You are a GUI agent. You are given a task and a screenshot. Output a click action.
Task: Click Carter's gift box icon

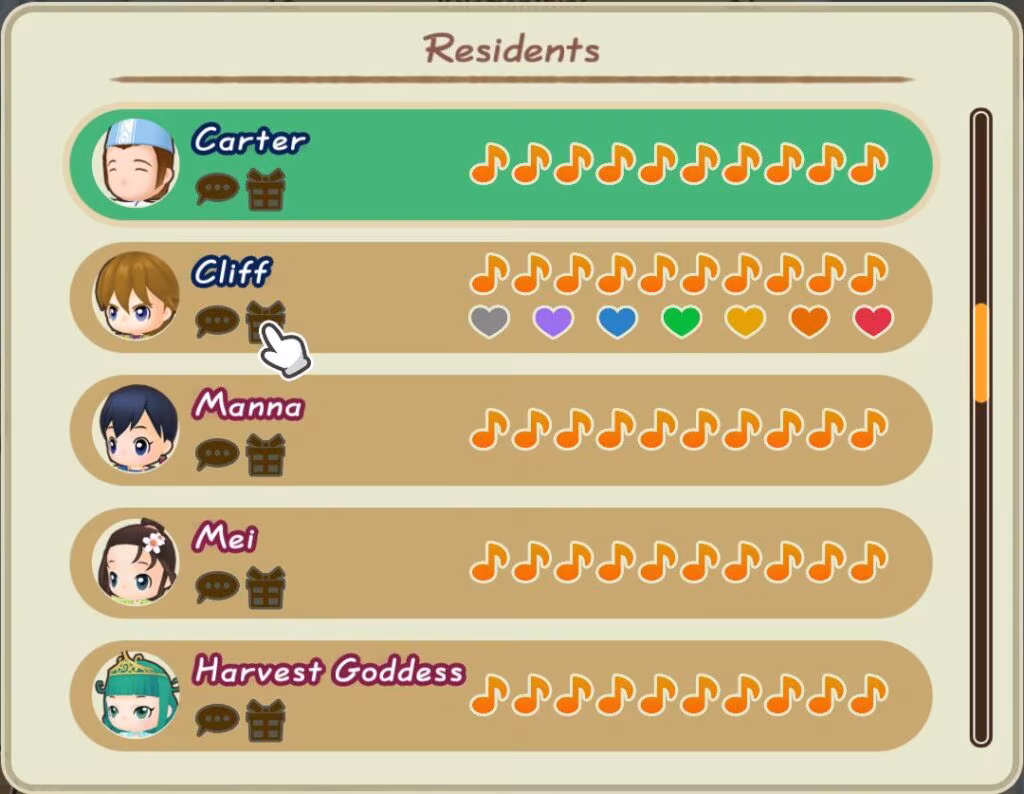pyautogui.click(x=265, y=189)
